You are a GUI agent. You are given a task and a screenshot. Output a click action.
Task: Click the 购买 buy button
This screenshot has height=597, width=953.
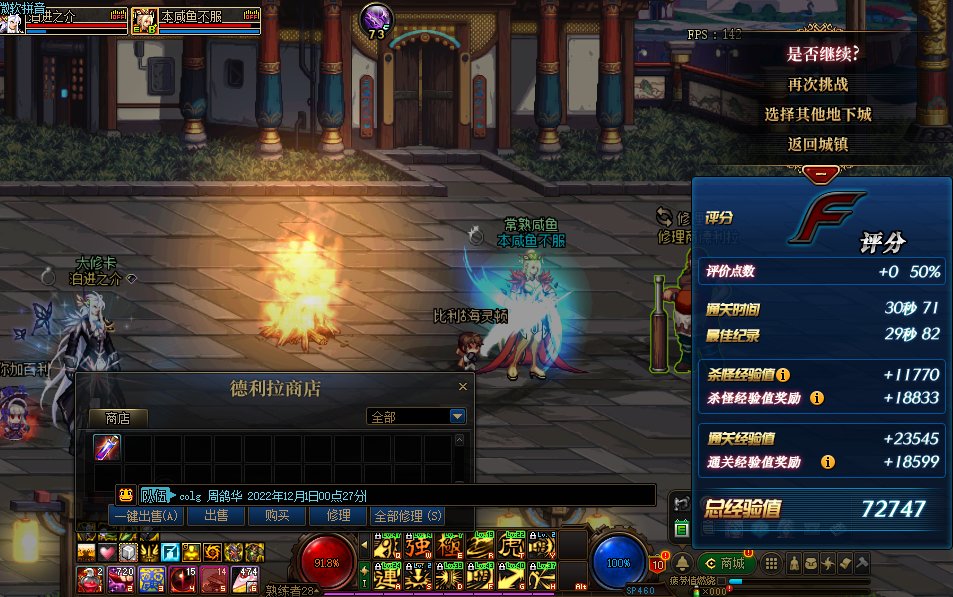277,516
